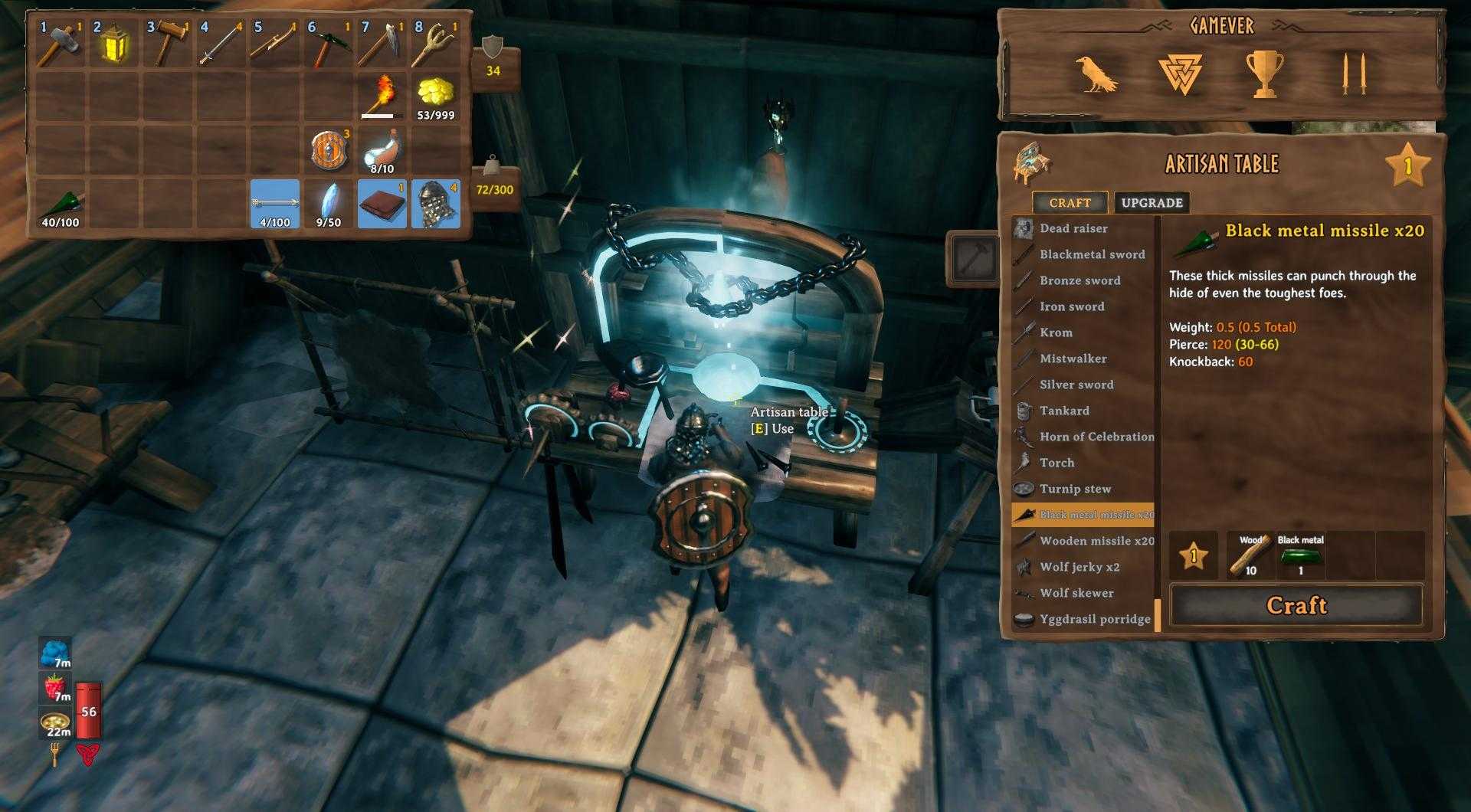Select the round wooden shield slot

point(329,150)
